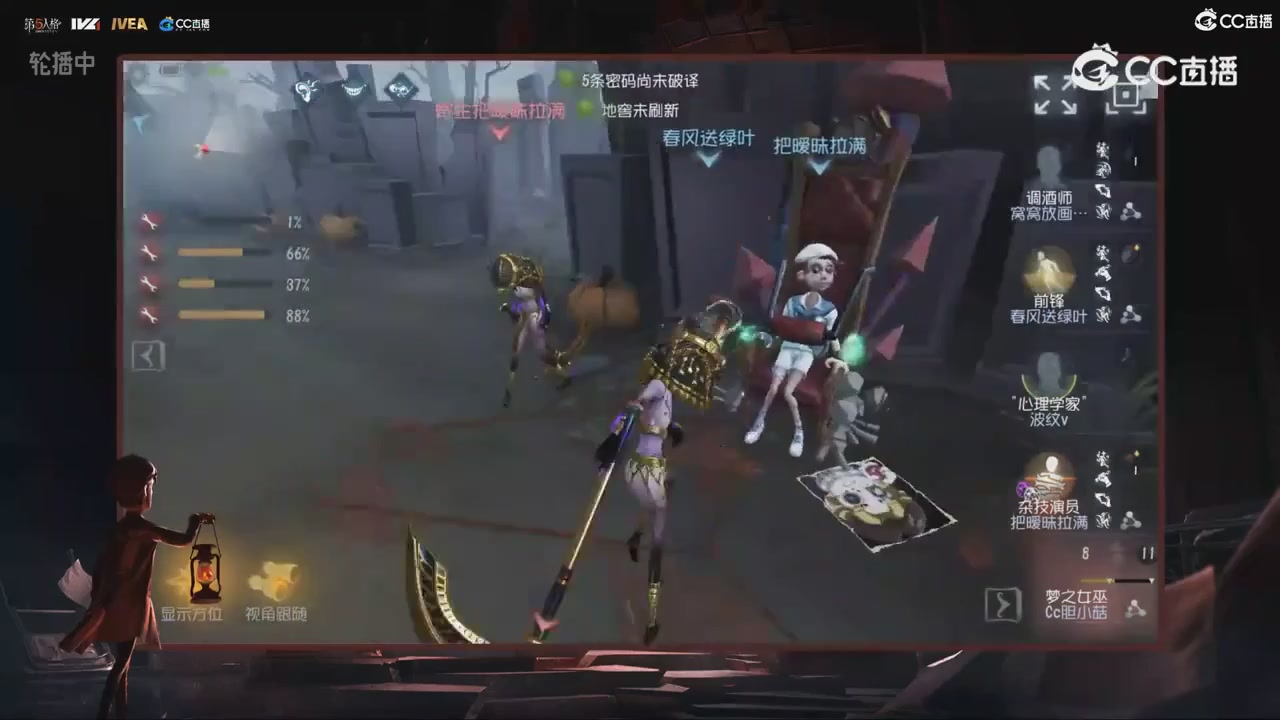Select the Forward 前锋 player portrait
The width and height of the screenshot is (1280, 720).
(1050, 275)
